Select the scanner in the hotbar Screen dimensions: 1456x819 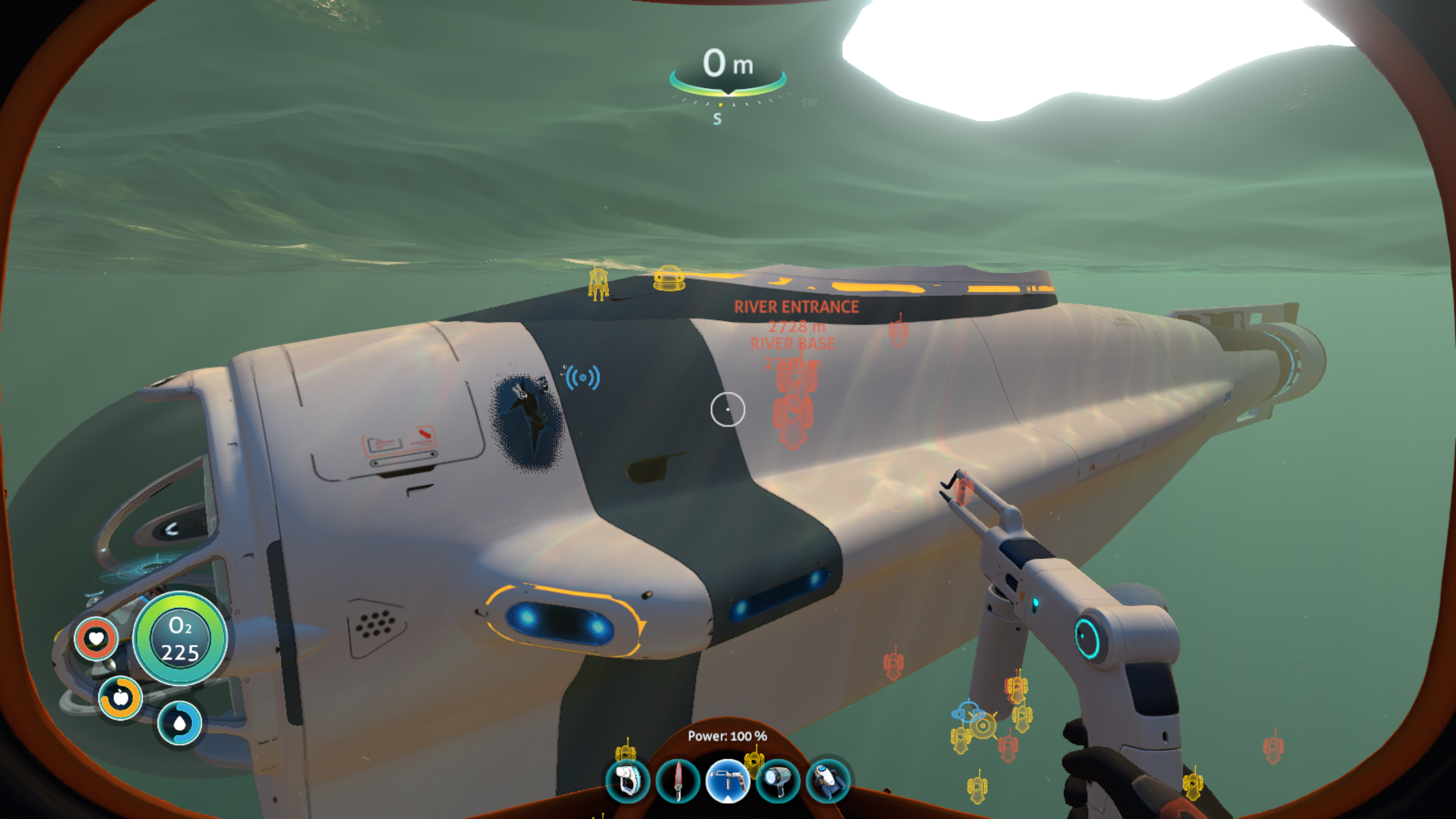627,781
